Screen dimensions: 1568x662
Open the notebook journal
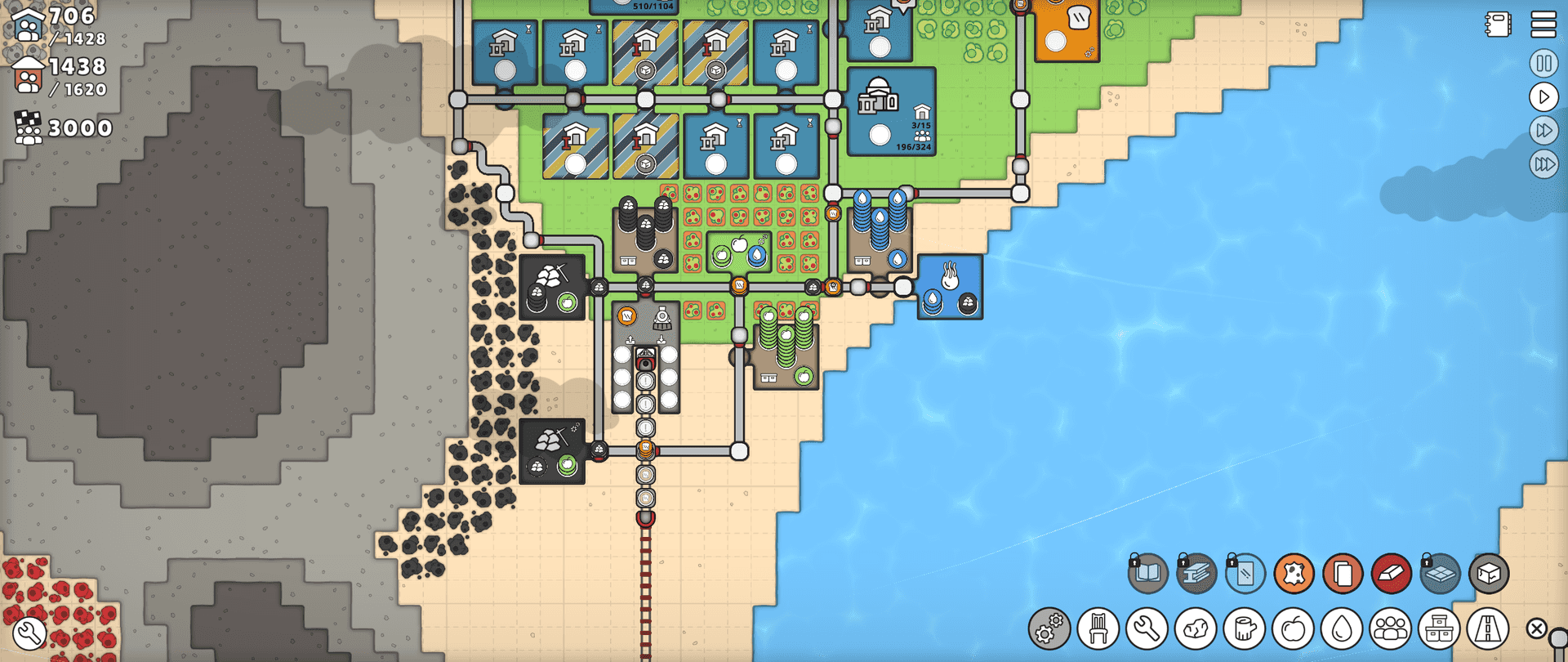(1499, 25)
